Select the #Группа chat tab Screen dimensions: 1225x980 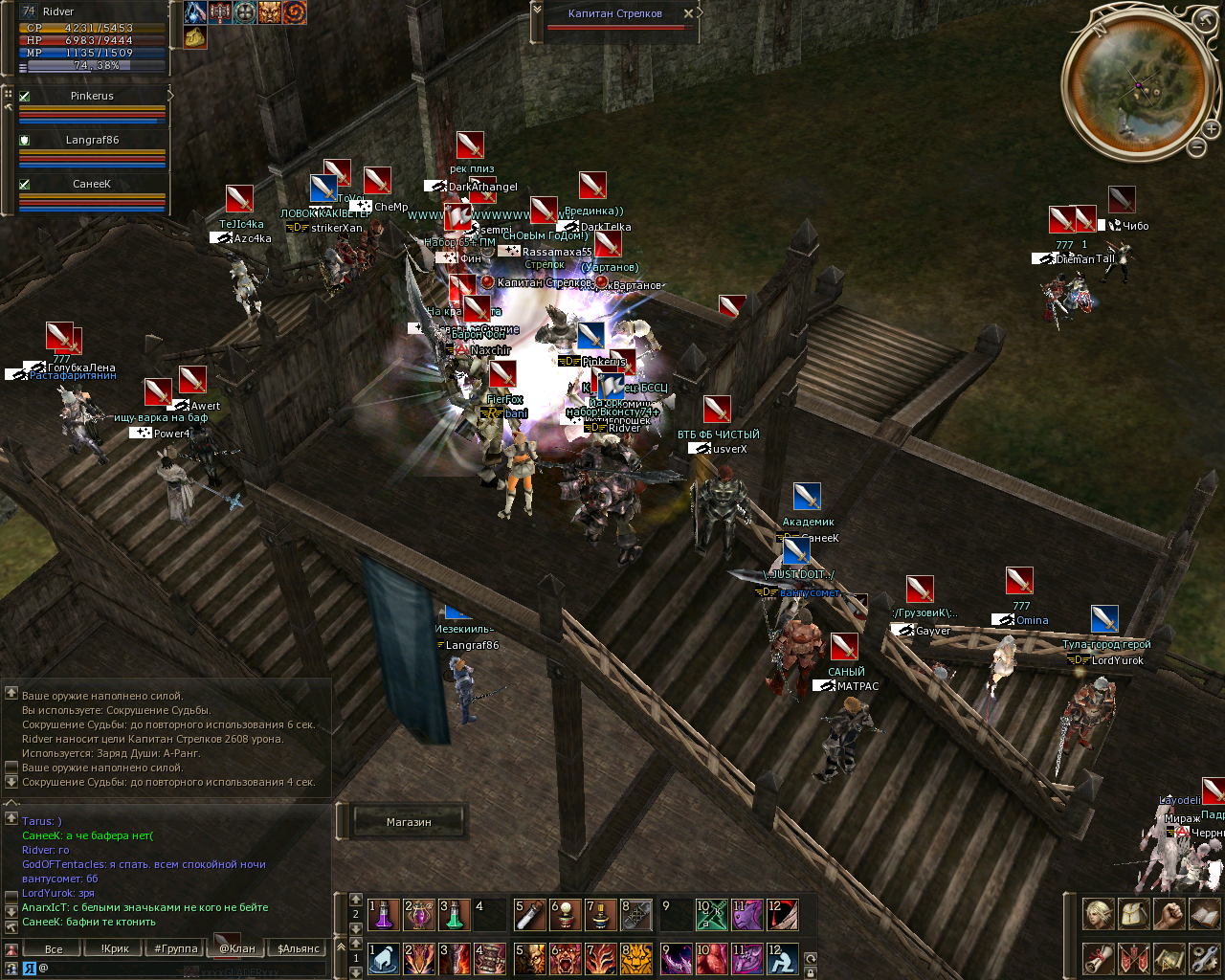[x=176, y=949]
